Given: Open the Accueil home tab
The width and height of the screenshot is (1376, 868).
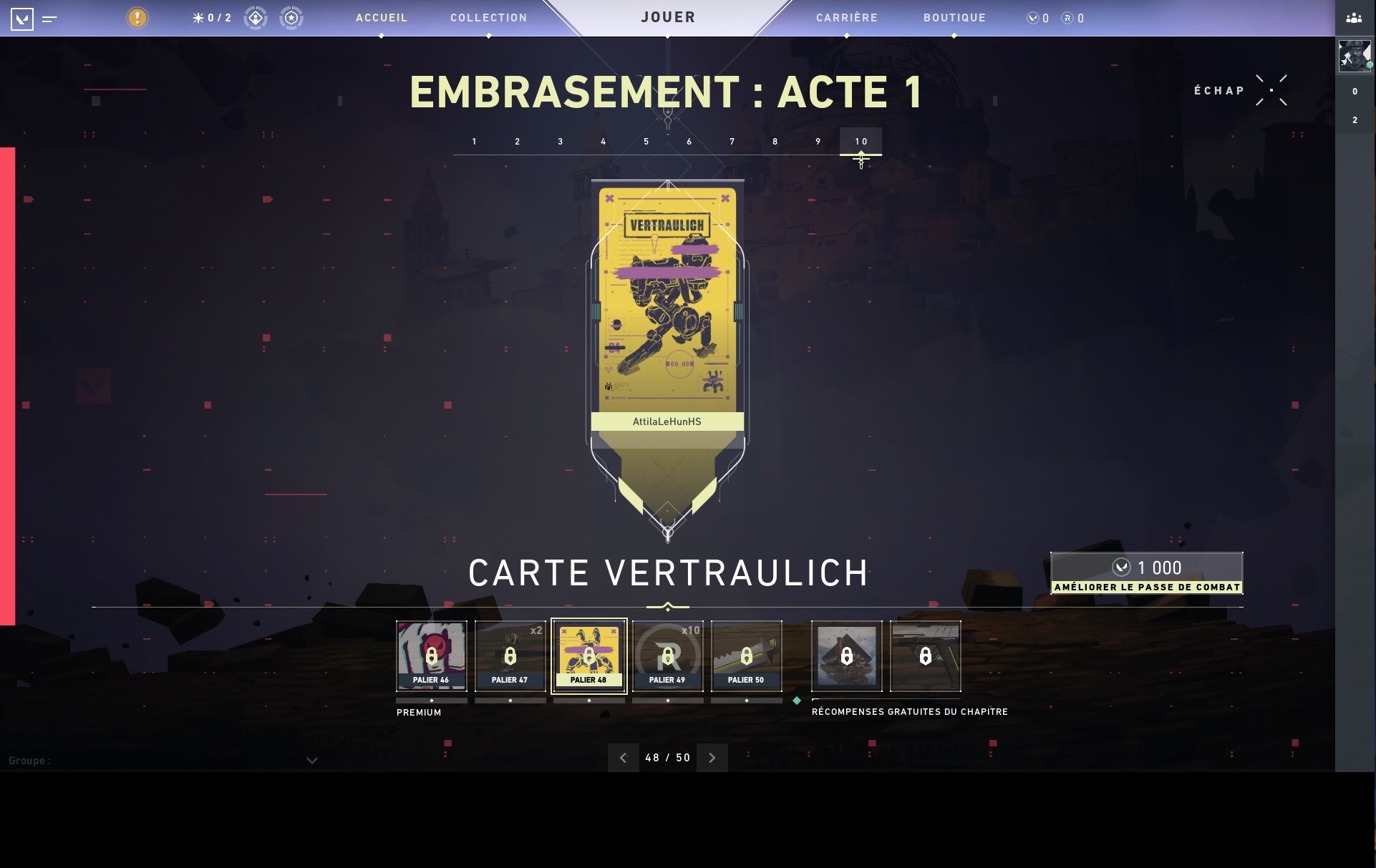Looking at the screenshot, I should pos(381,18).
